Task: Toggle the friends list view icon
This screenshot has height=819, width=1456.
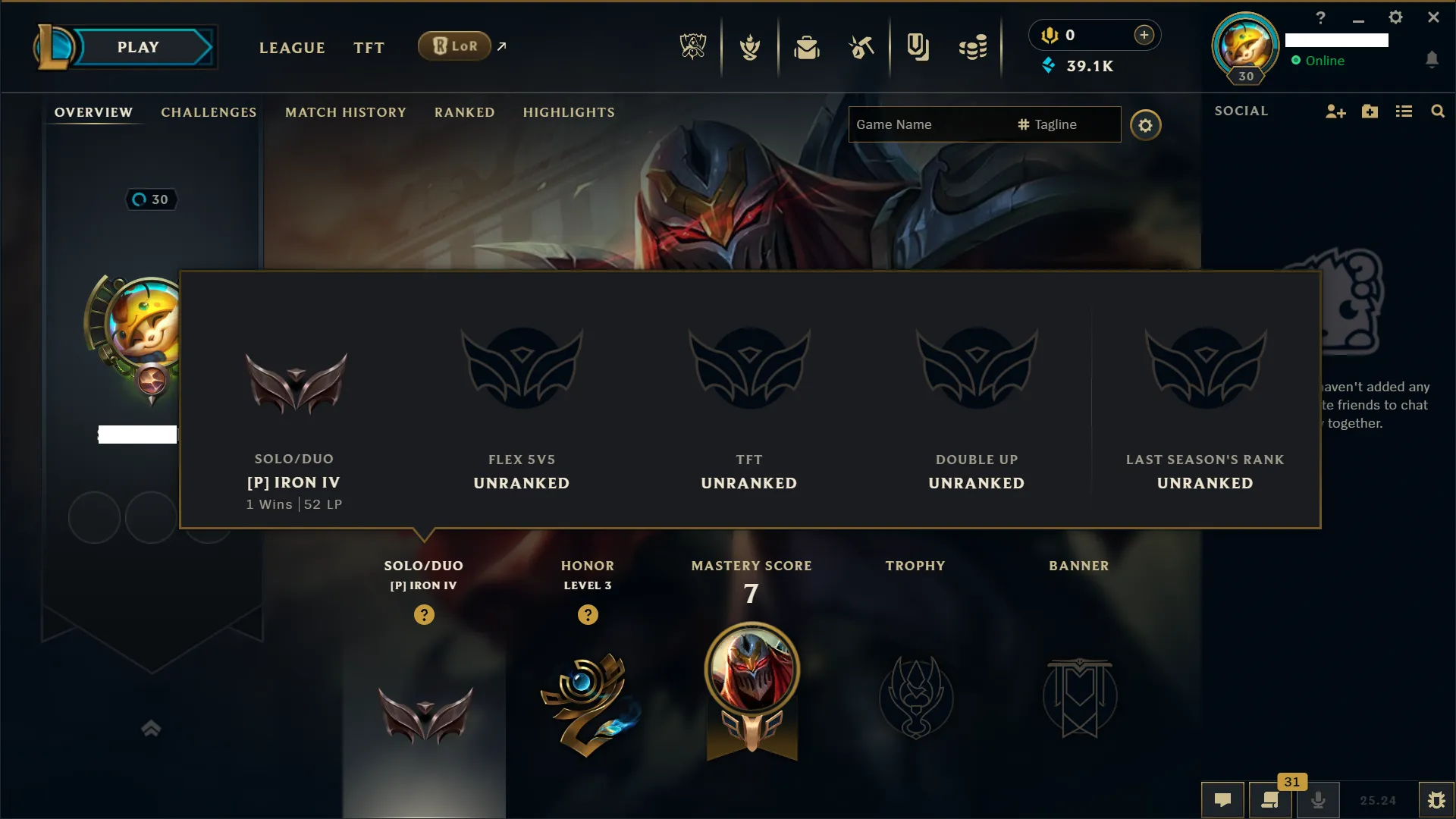Action: click(1404, 111)
